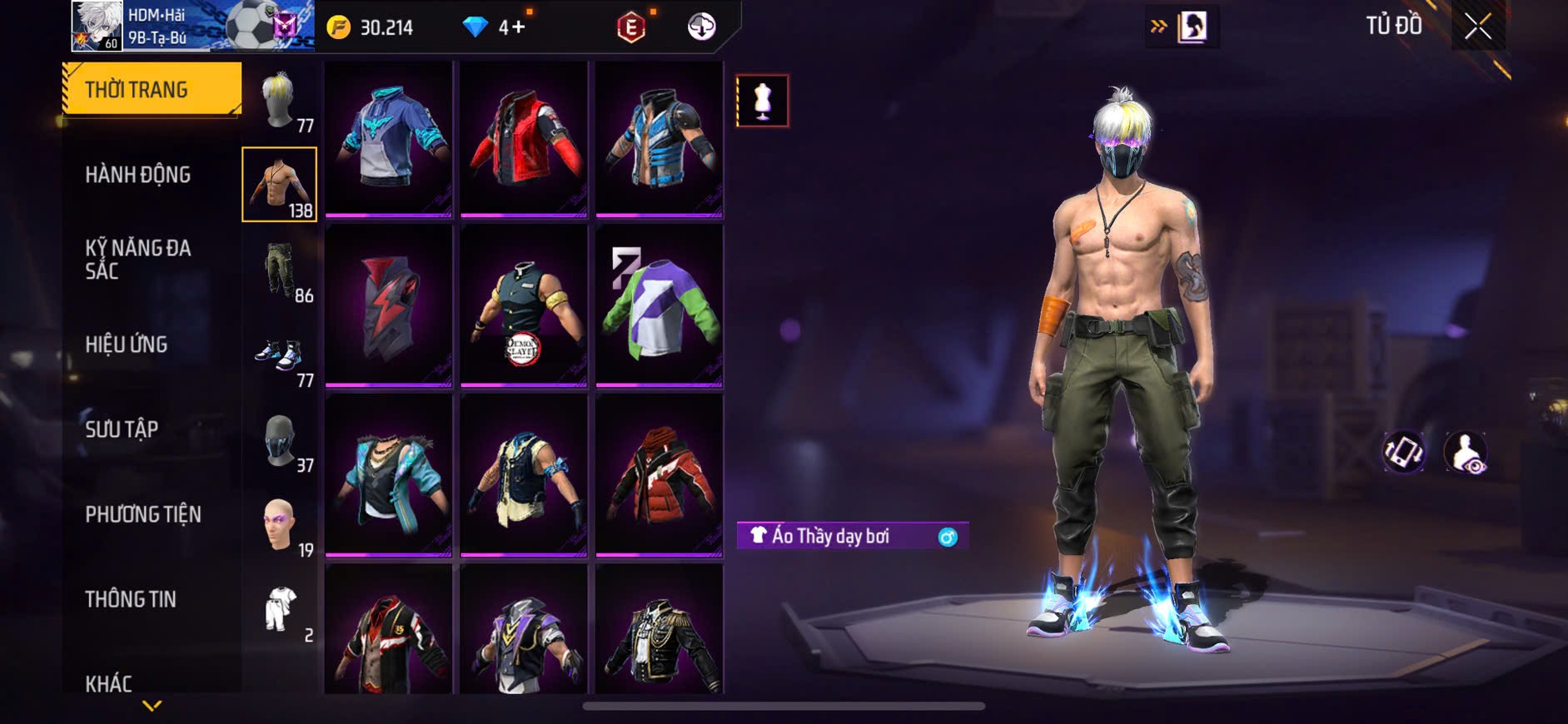Choose the pants category with 86 items
This screenshot has width=1568, height=724.
click(x=281, y=271)
